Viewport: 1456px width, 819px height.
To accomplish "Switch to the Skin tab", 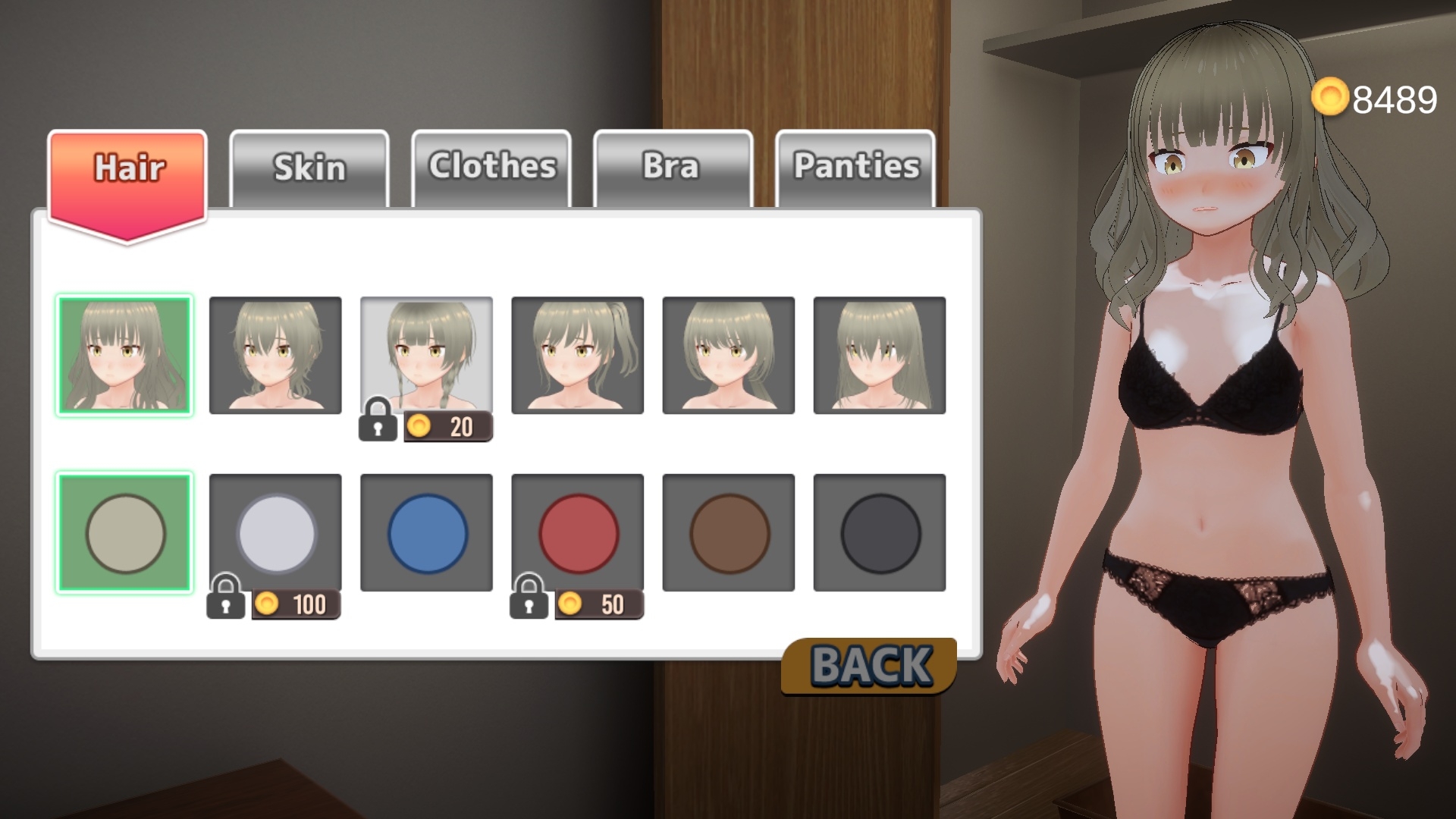I will coord(309,168).
